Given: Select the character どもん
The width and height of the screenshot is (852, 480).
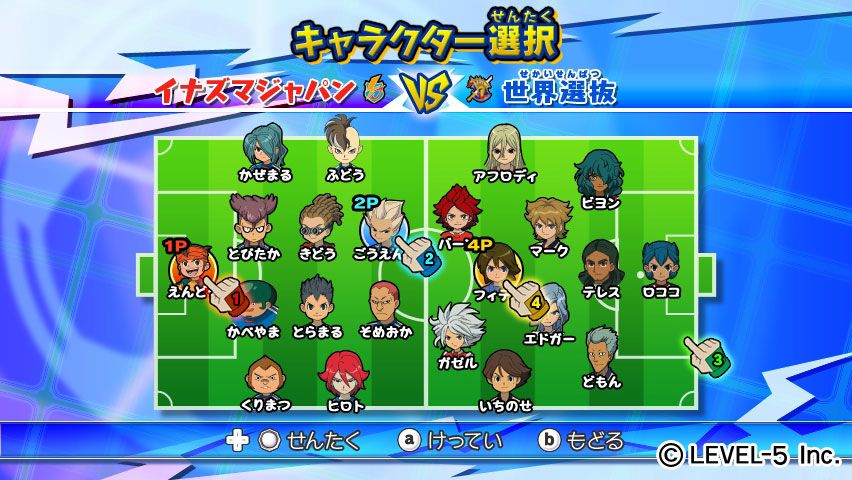Looking at the screenshot, I should pos(601,351).
